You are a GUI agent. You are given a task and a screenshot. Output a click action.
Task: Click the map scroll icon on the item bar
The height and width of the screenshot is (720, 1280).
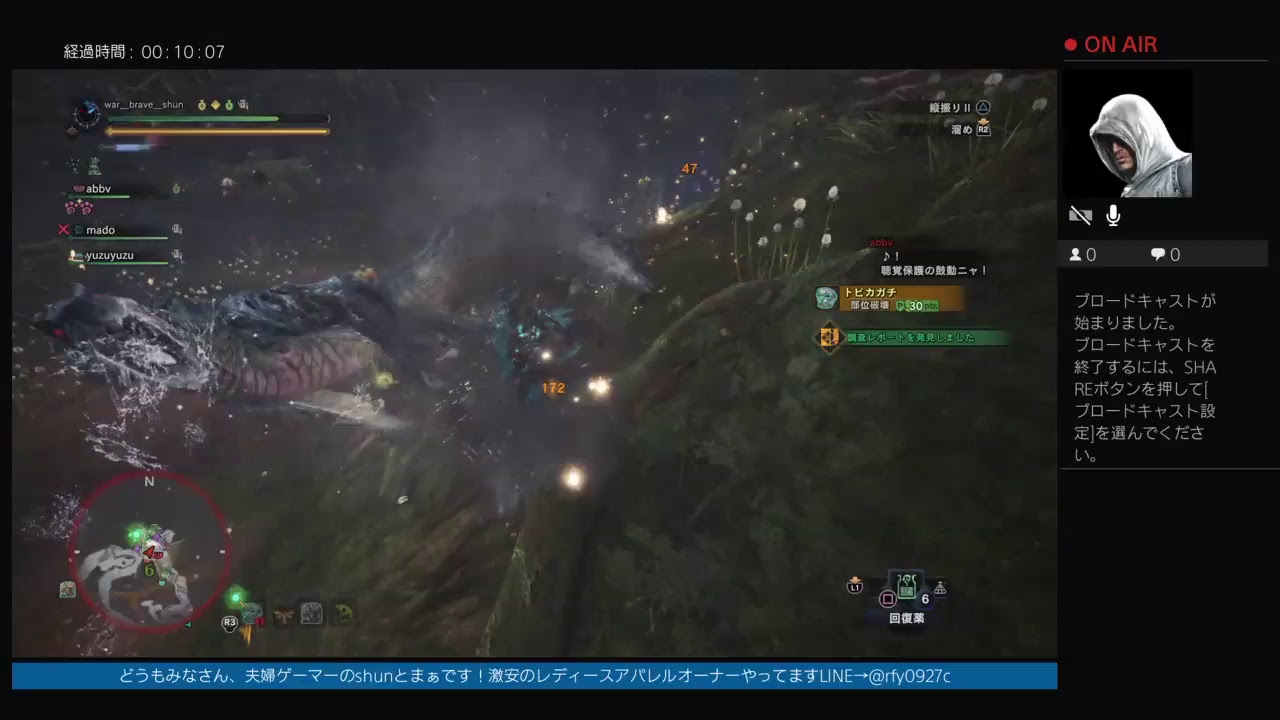pos(311,613)
